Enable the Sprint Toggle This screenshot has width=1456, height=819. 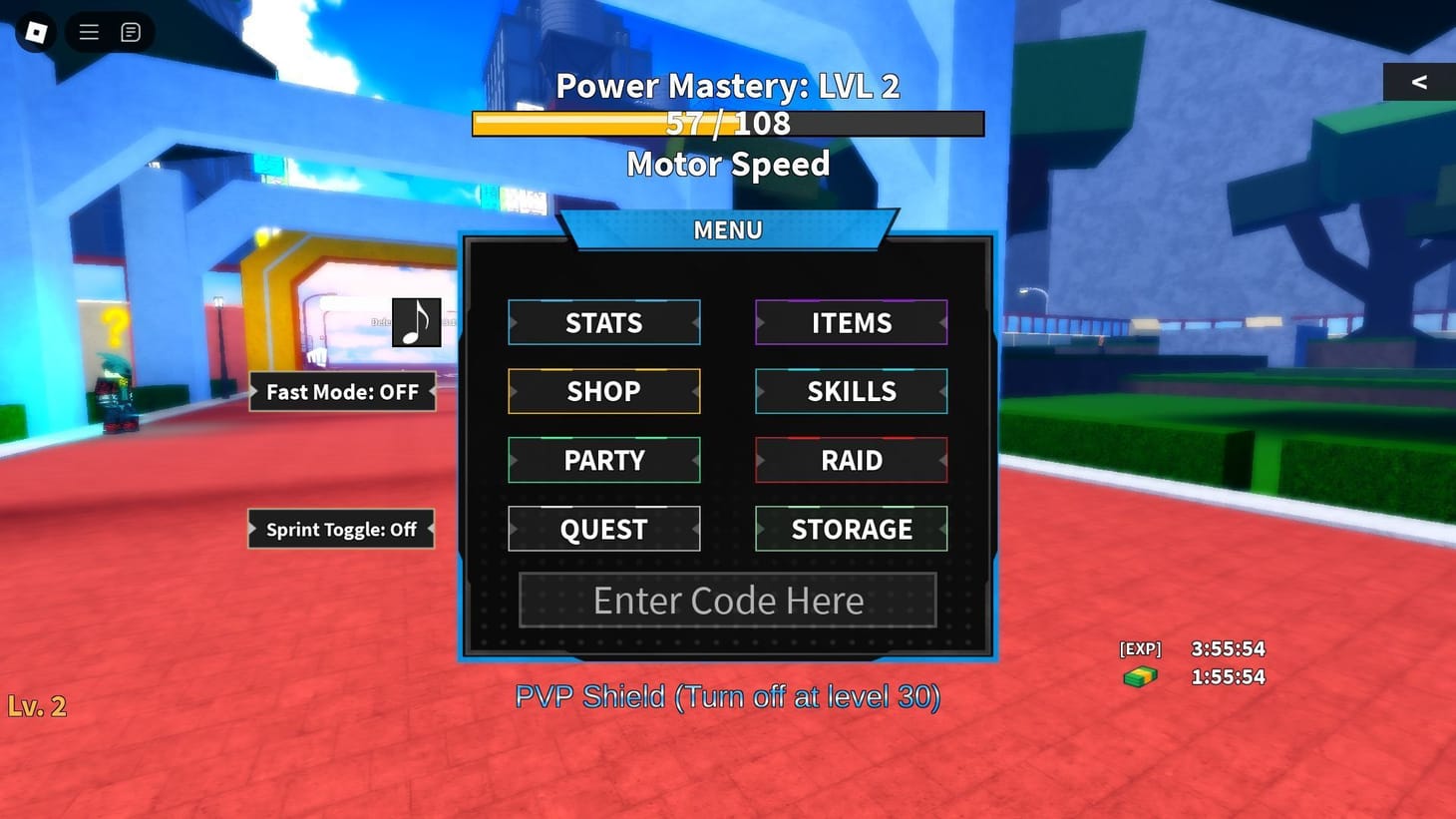pyautogui.click(x=340, y=529)
